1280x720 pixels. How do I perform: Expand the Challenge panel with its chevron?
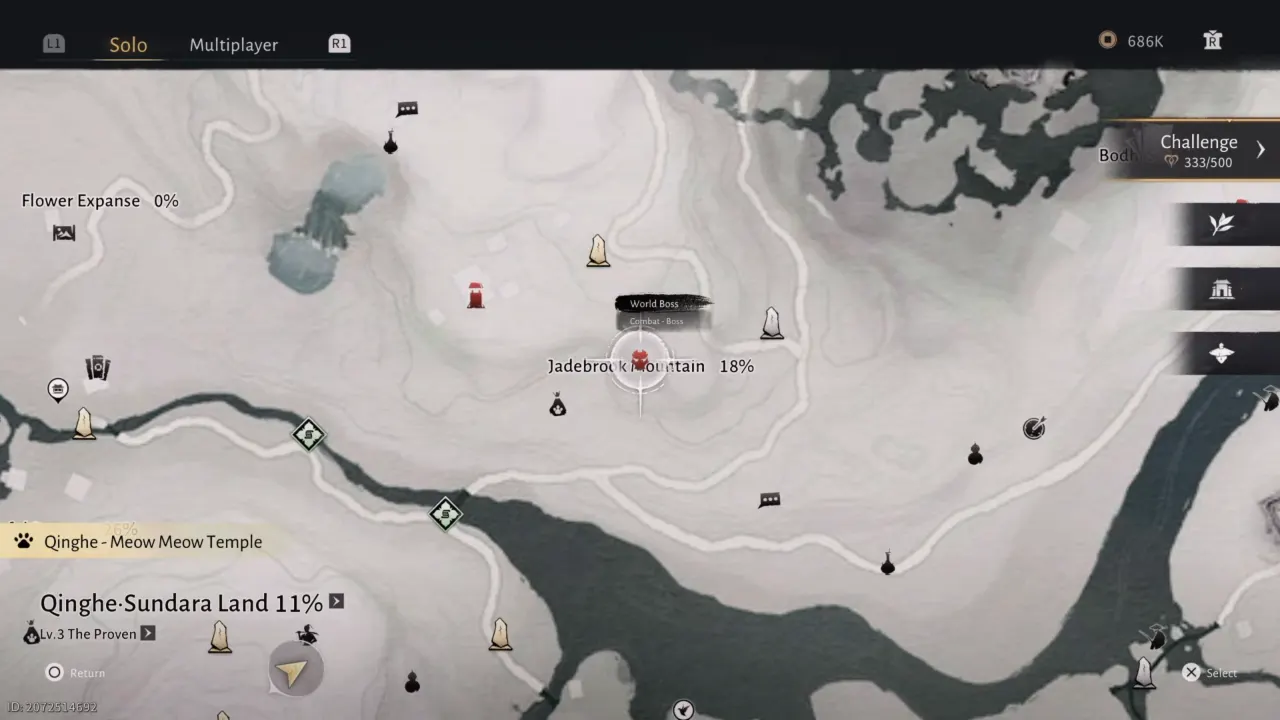pos(1261,148)
